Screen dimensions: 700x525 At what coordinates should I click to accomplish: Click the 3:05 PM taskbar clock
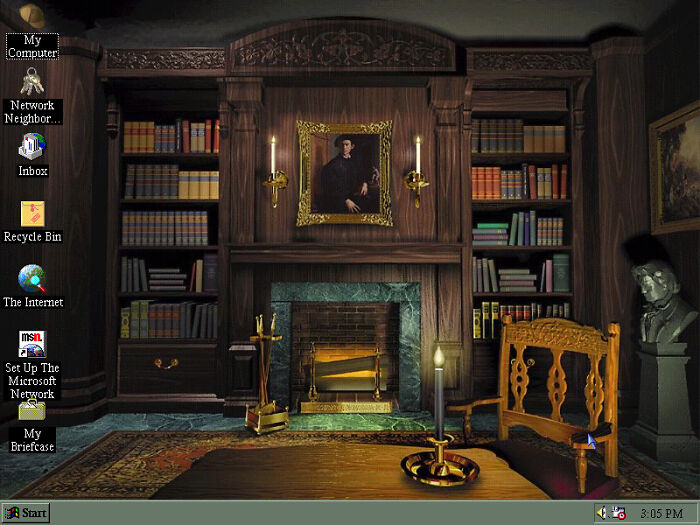point(661,513)
